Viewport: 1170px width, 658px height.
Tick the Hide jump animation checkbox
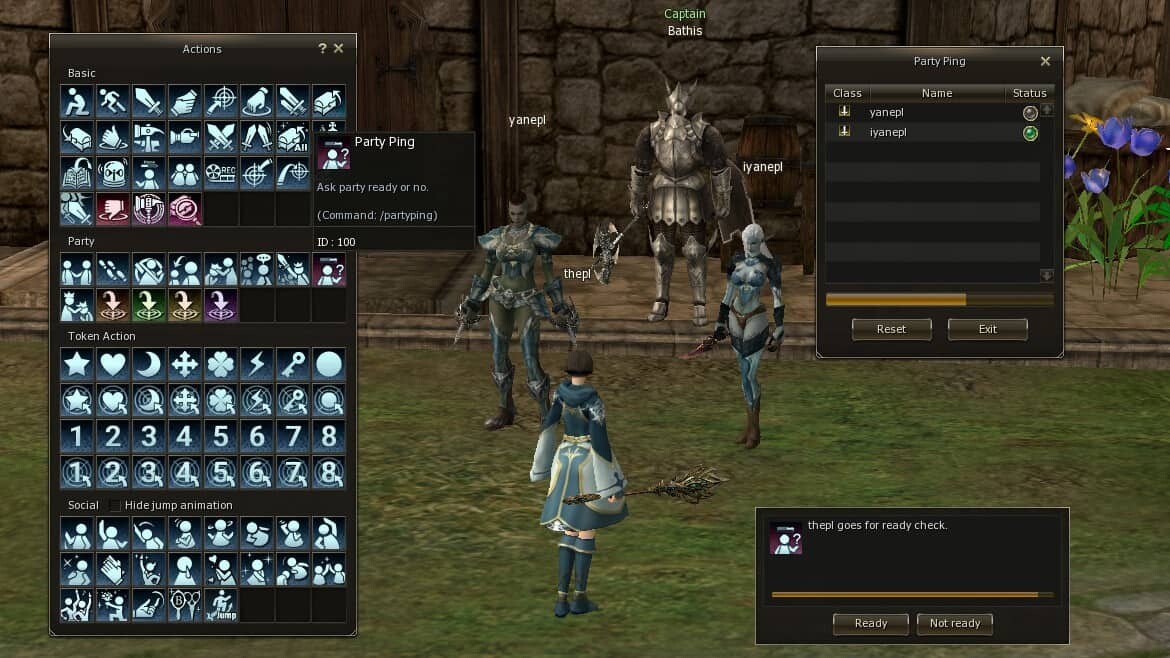click(x=115, y=505)
